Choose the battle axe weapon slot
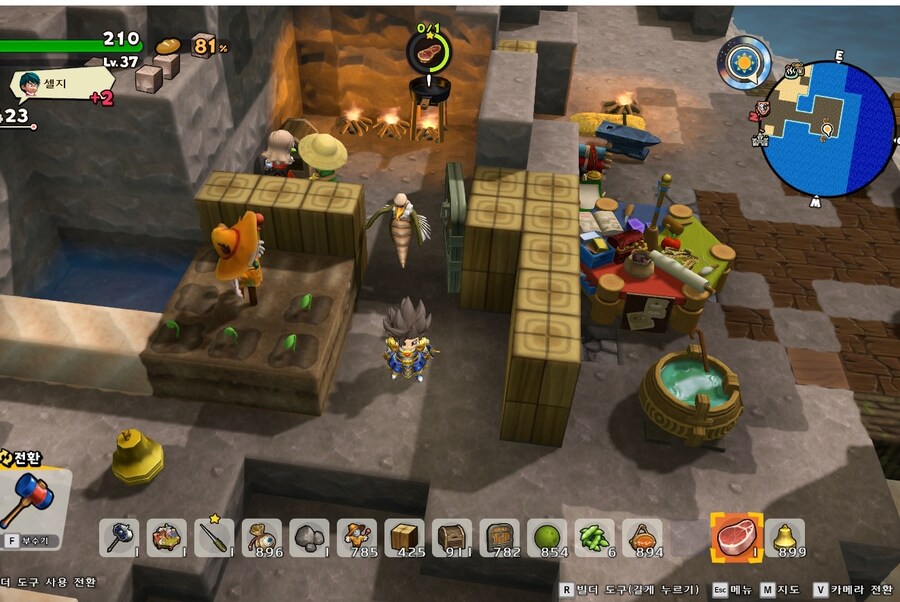This screenshot has height=602, width=900. (x=119, y=538)
